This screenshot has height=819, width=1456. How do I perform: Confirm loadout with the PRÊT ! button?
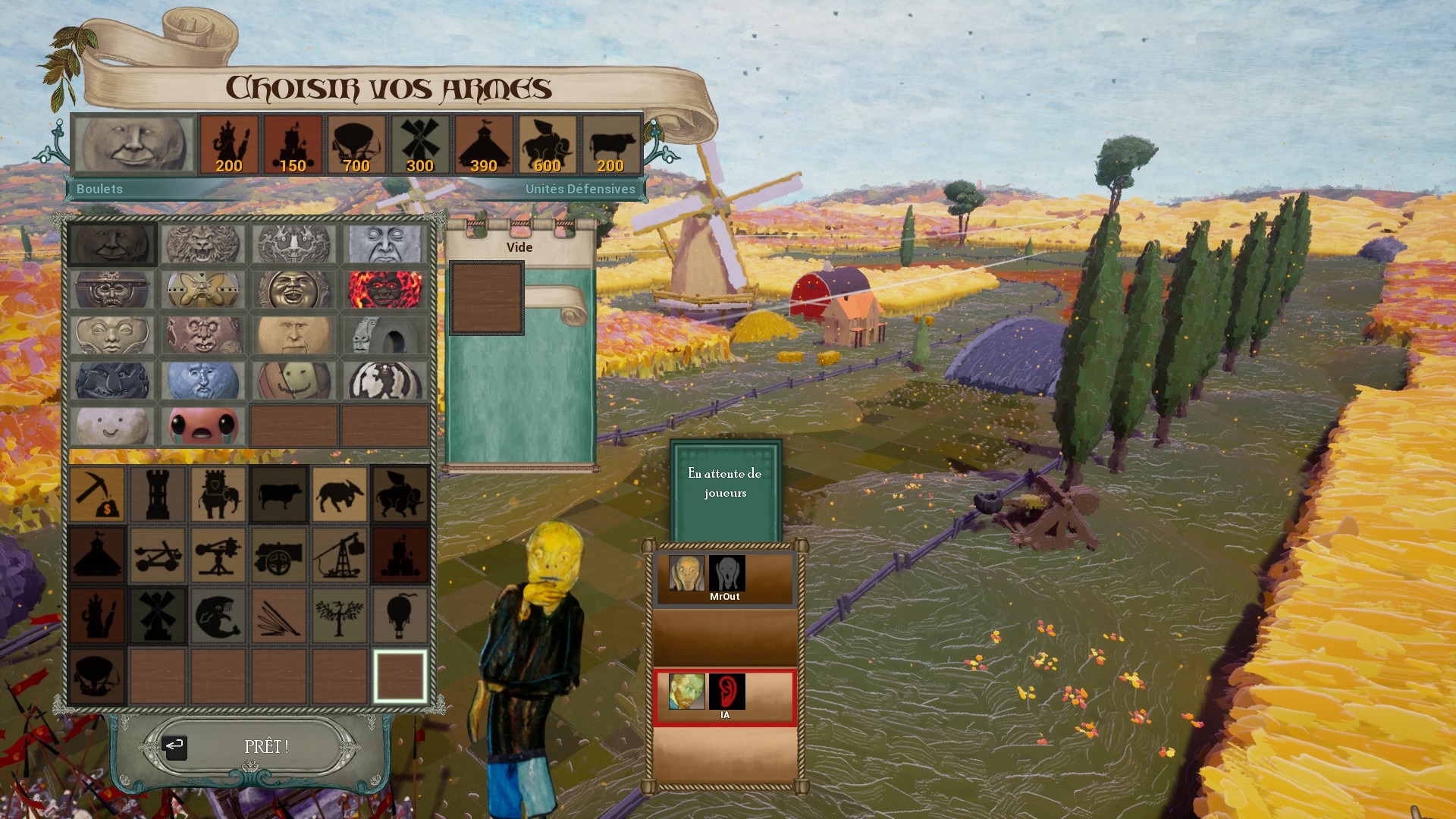click(x=265, y=747)
